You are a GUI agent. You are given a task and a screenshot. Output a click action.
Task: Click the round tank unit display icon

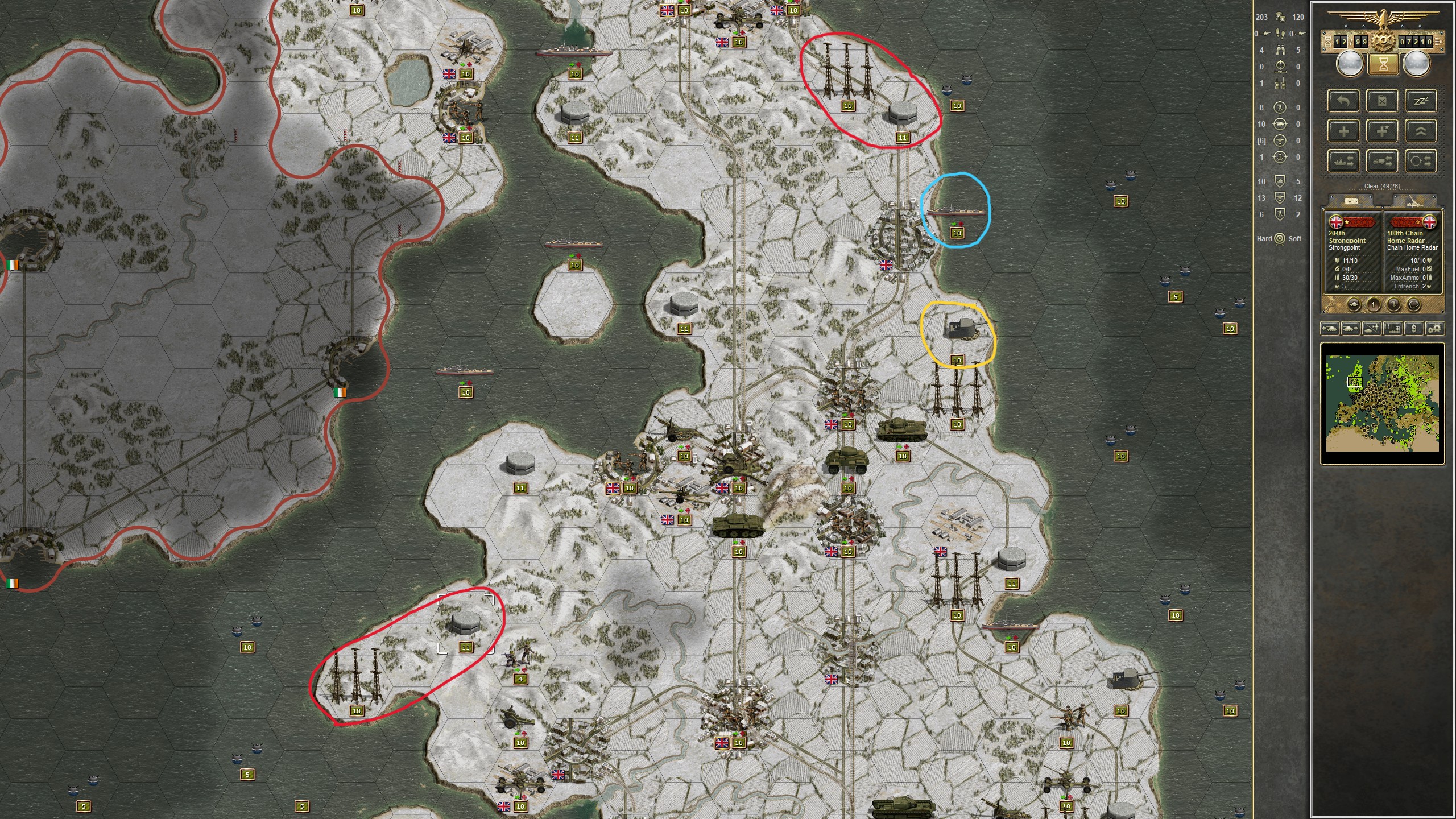tap(1354, 305)
